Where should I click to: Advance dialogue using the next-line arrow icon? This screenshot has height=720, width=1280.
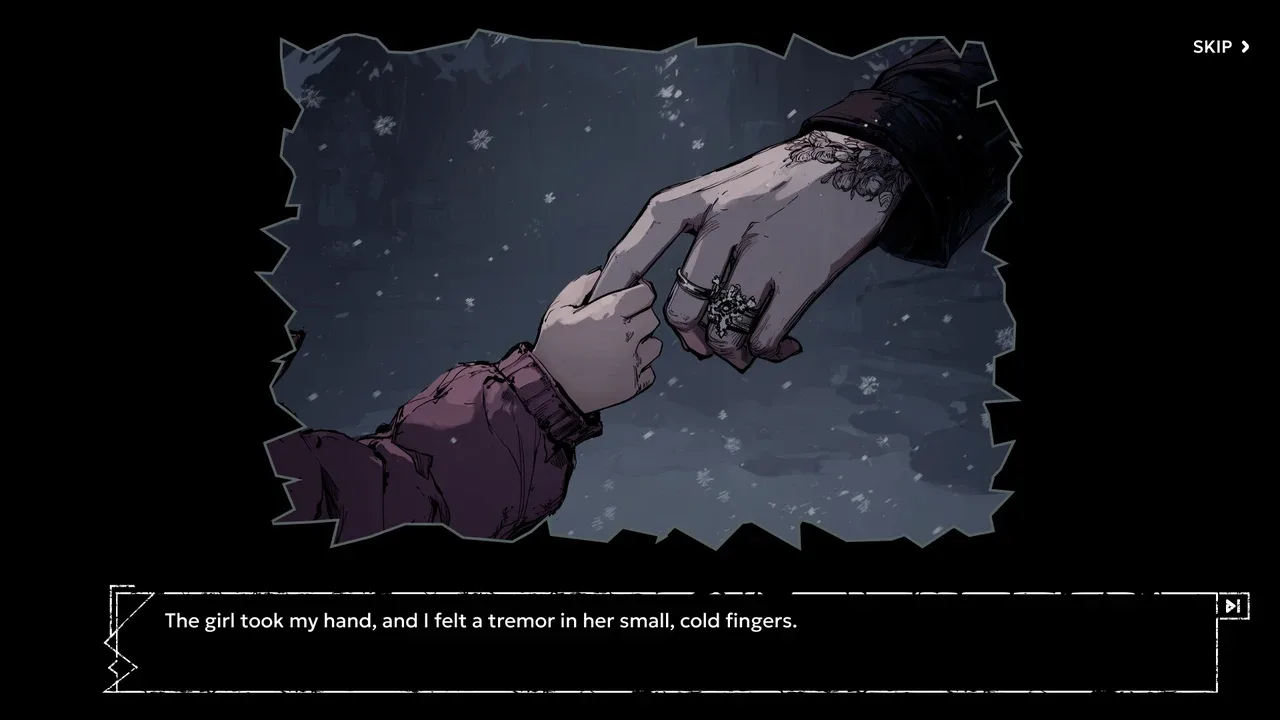pyautogui.click(x=1232, y=606)
